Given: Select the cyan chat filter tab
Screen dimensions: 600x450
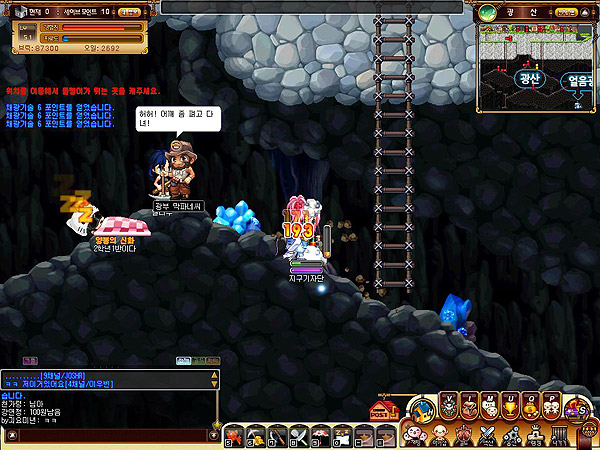Looking at the screenshot, I should tap(184, 360).
